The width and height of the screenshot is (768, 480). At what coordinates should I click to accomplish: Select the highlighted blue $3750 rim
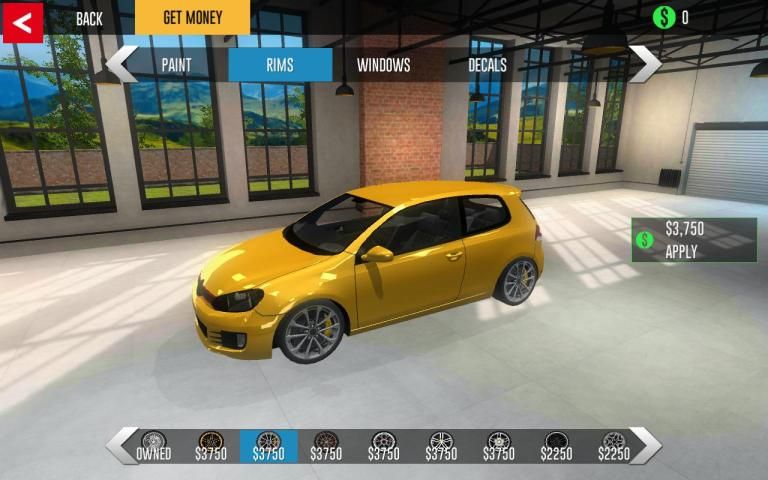pyautogui.click(x=269, y=446)
